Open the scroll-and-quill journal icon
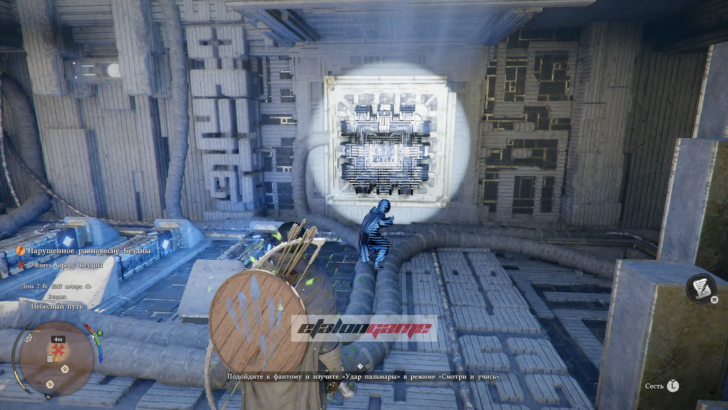The width and height of the screenshot is (728, 410). tap(702, 290)
